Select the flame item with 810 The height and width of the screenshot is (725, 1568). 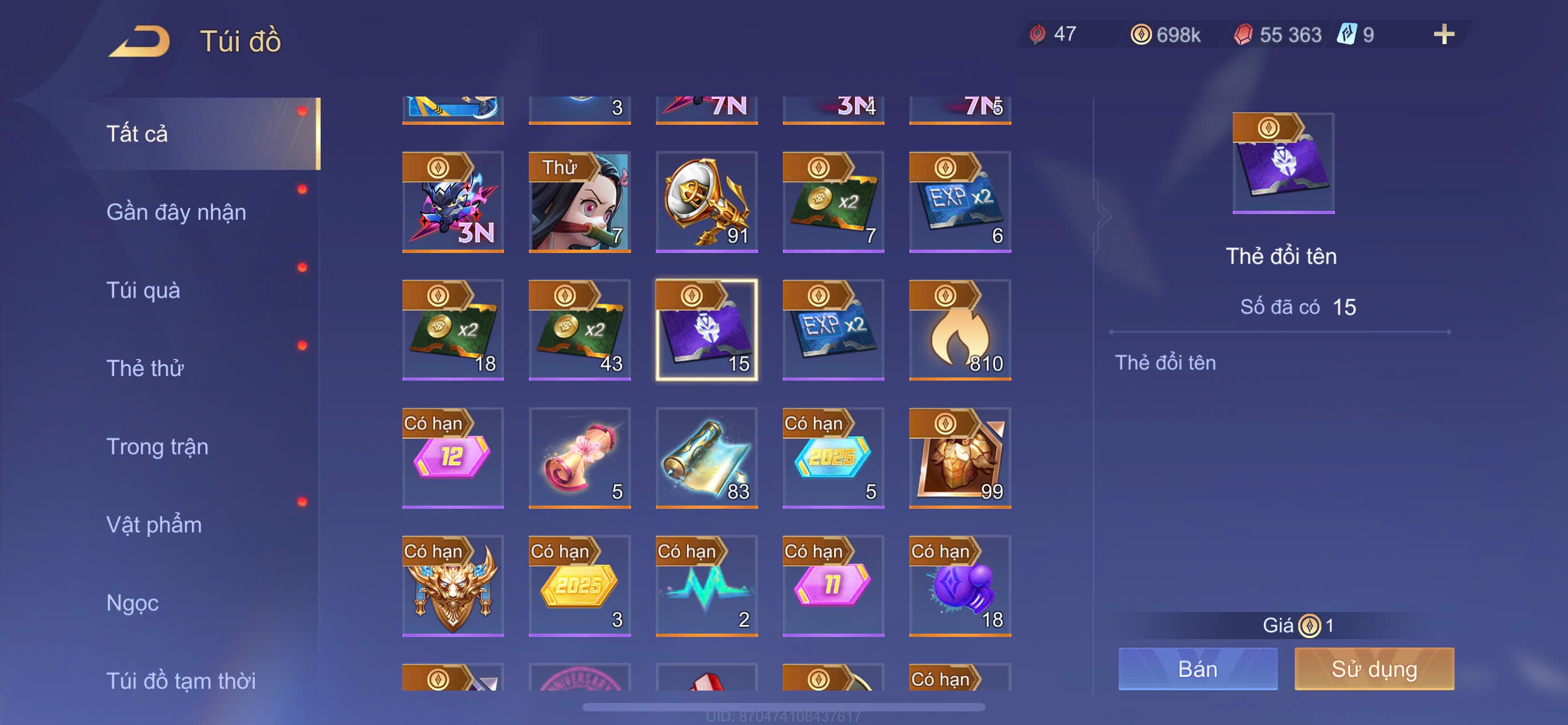[x=960, y=330]
